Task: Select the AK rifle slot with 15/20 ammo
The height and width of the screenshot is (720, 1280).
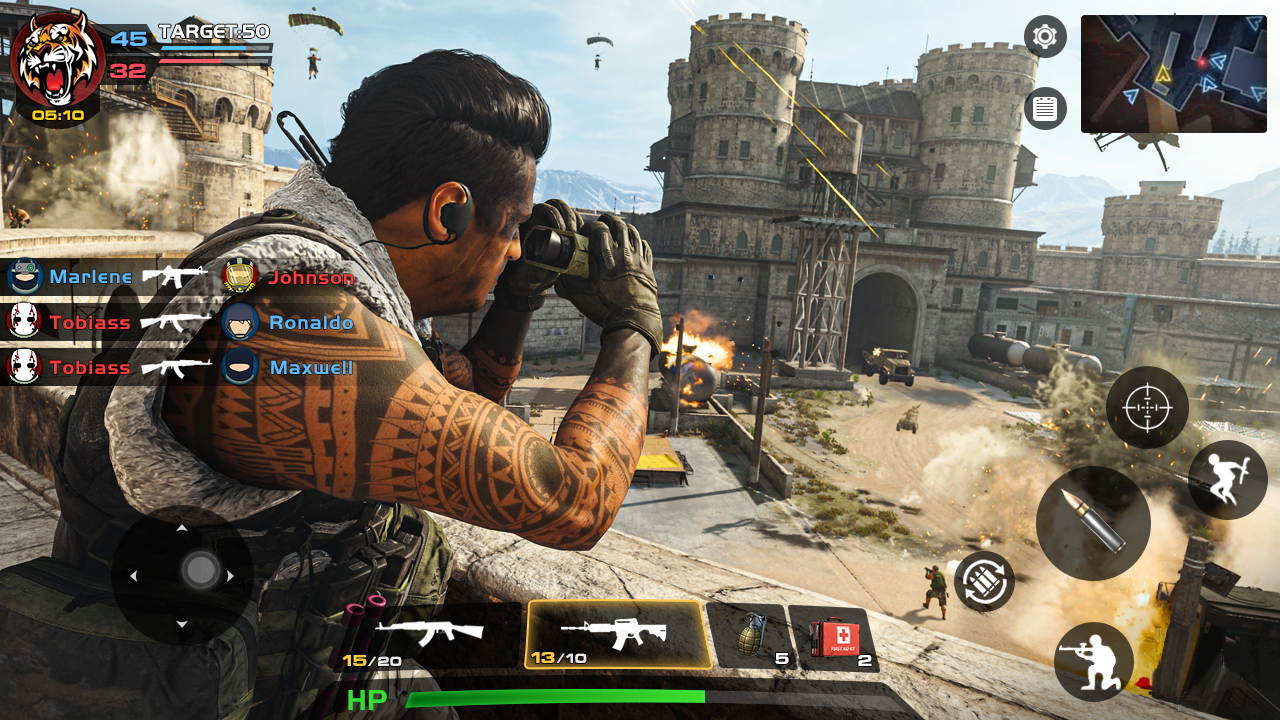Action: pyautogui.click(x=430, y=636)
